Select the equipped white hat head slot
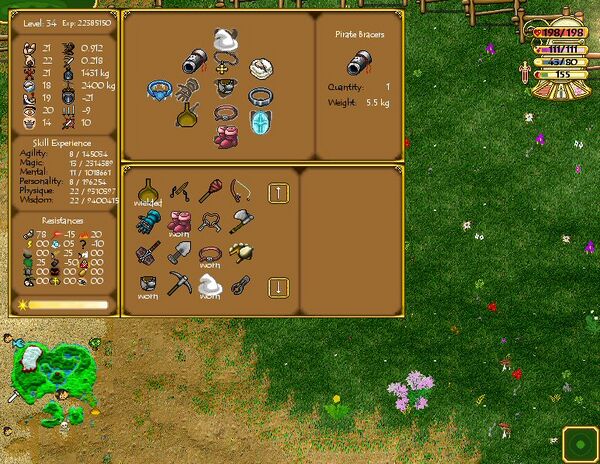600x464 pixels. (226, 41)
